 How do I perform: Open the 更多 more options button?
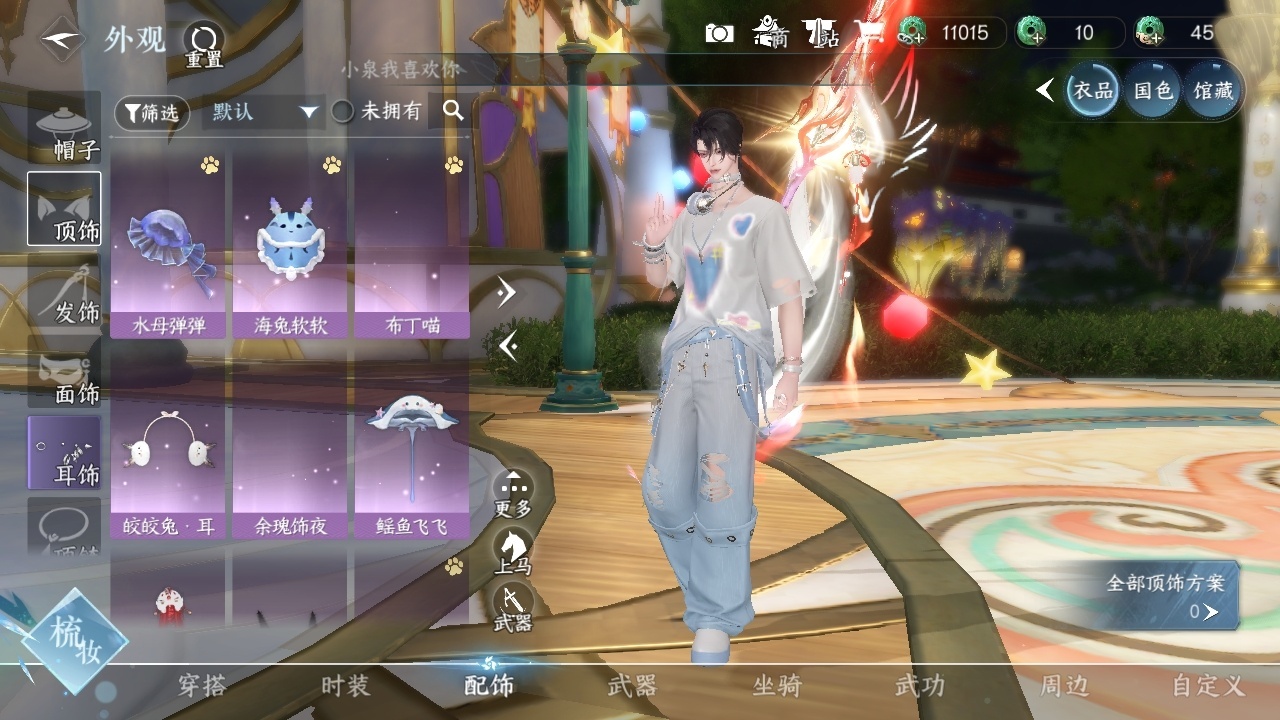pos(513,494)
